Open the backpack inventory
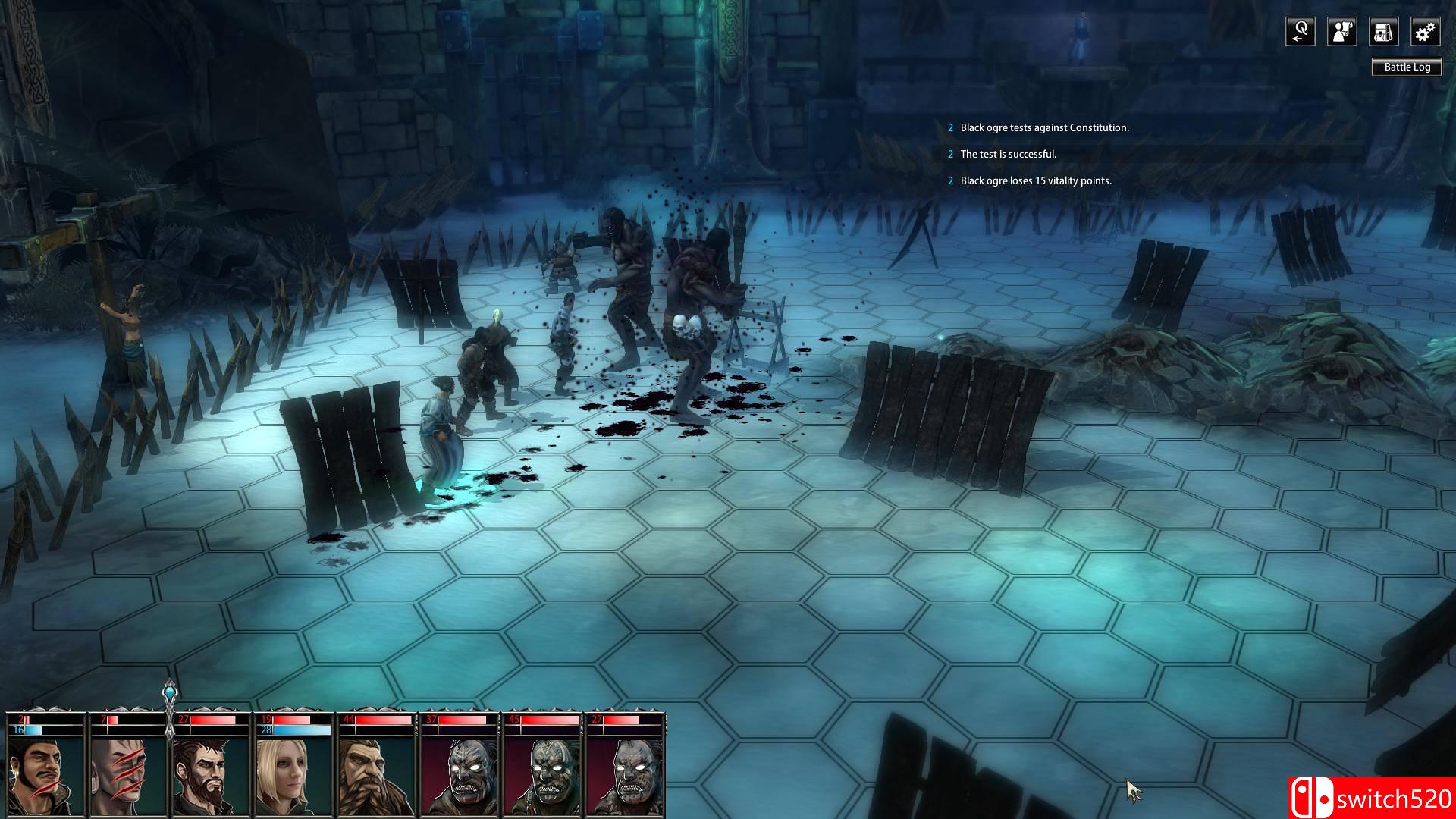 tap(1383, 32)
